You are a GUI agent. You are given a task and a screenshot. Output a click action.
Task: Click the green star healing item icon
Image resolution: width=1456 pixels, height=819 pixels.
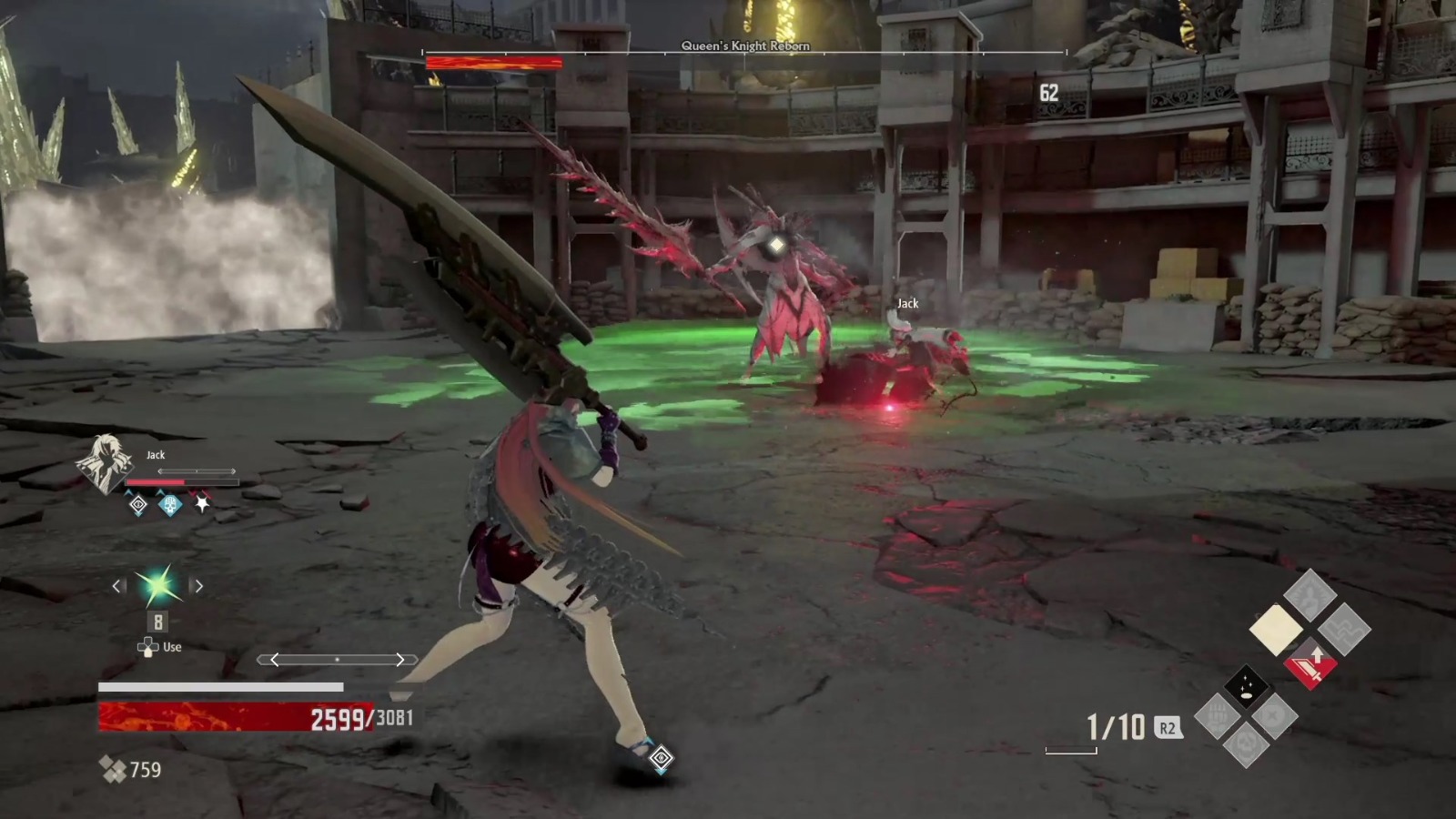159,584
